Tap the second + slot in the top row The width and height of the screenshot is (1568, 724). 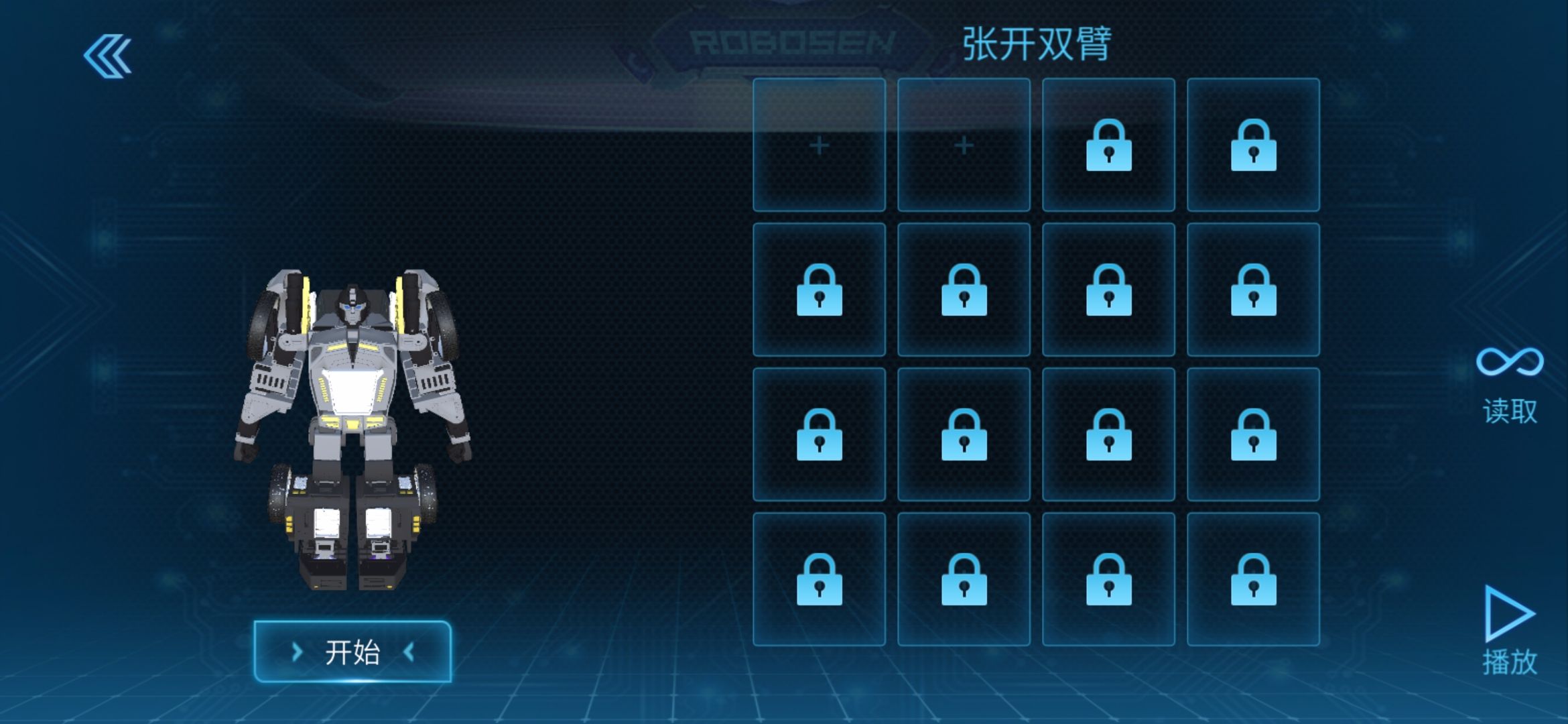point(965,146)
